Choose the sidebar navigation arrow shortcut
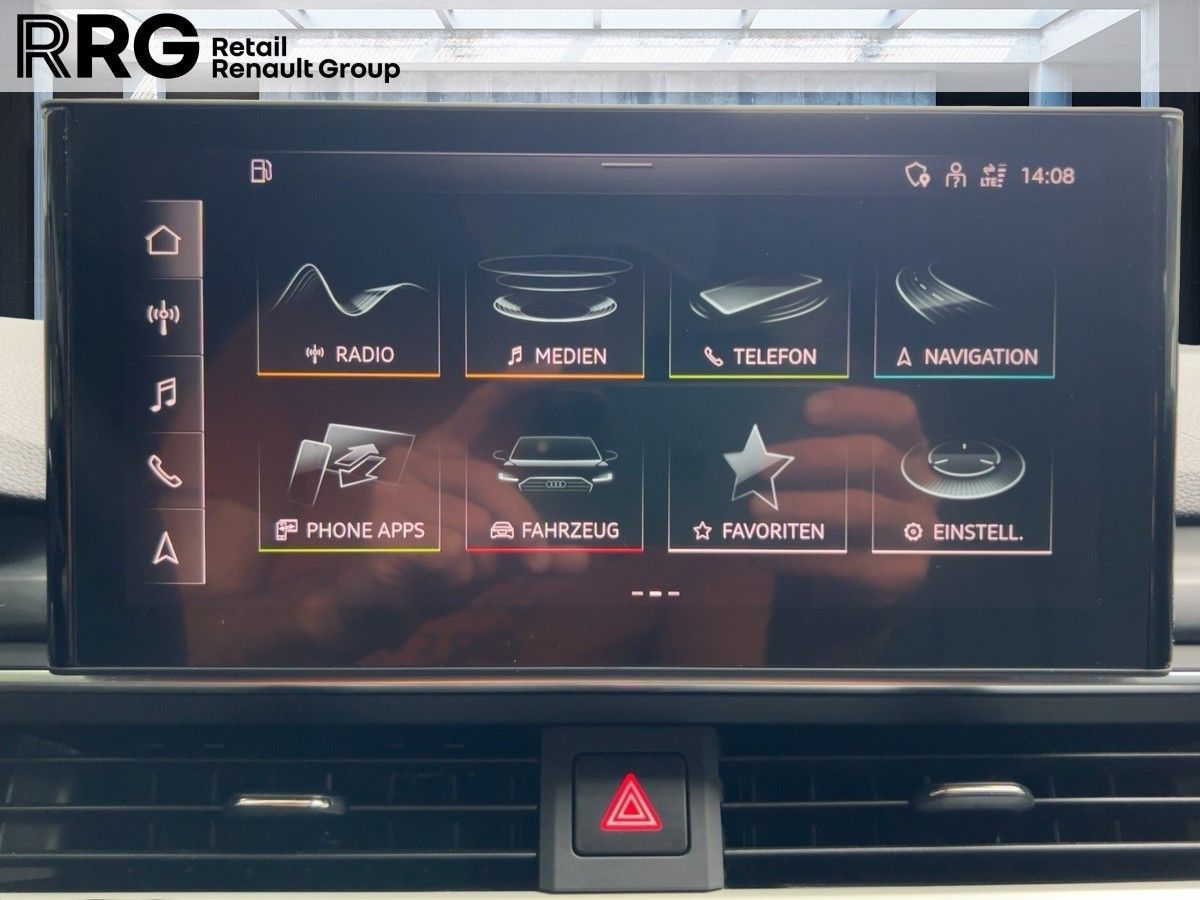 pos(164,546)
